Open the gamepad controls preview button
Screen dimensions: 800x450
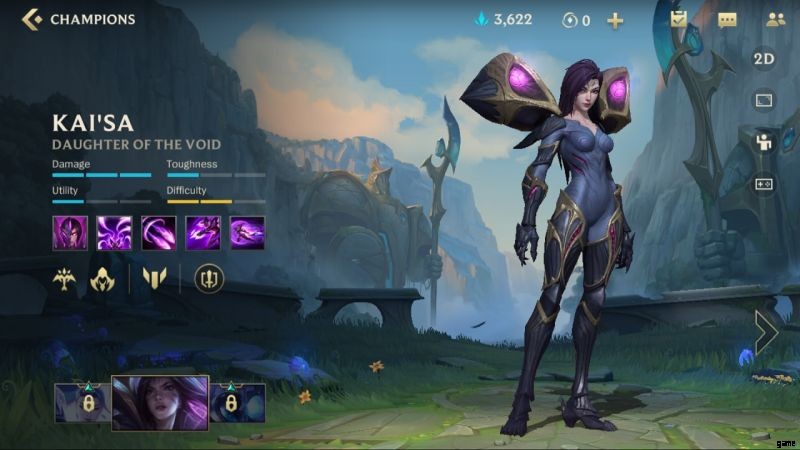coord(763,184)
